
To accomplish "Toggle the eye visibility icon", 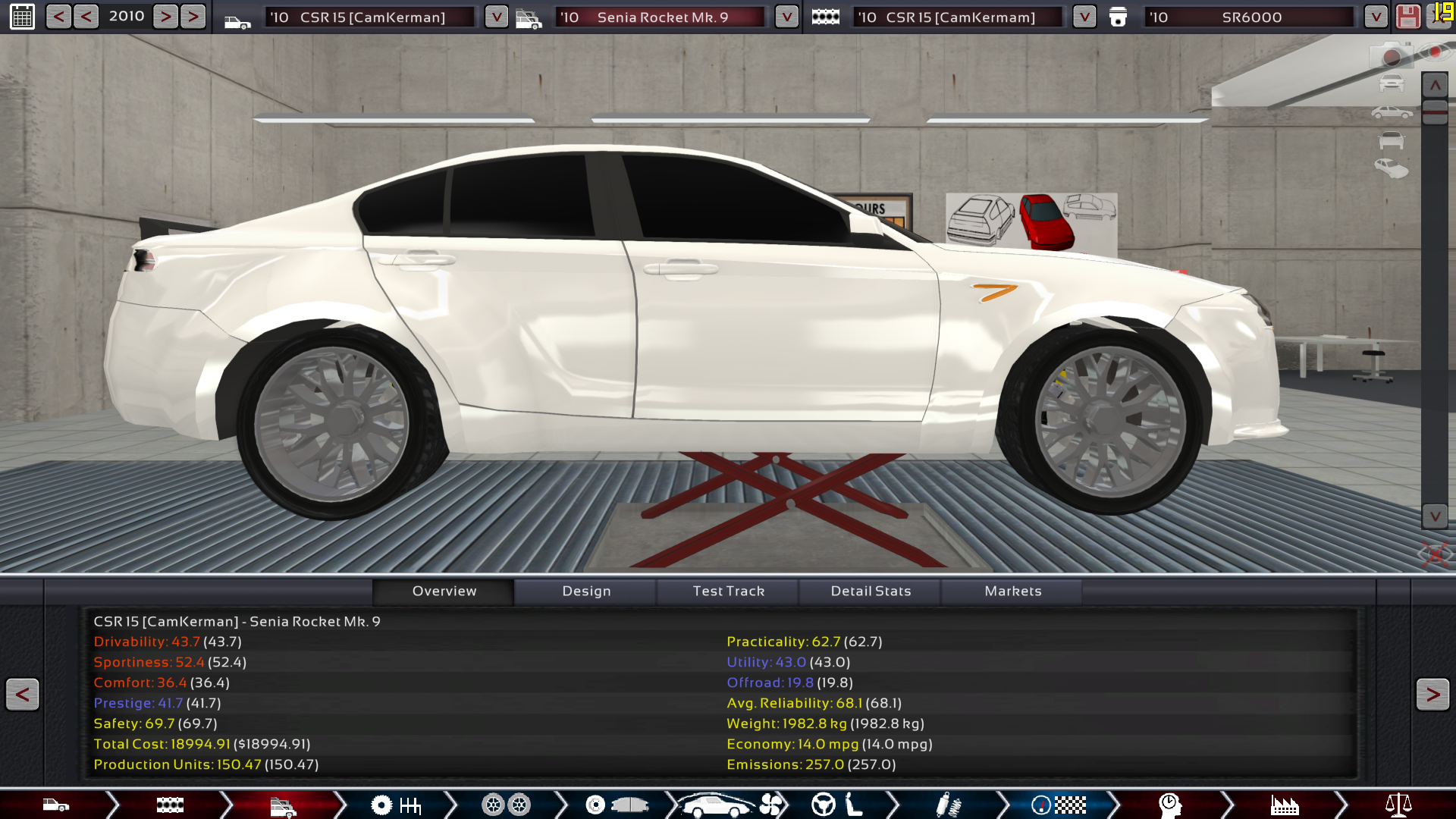I will (x=1433, y=52).
